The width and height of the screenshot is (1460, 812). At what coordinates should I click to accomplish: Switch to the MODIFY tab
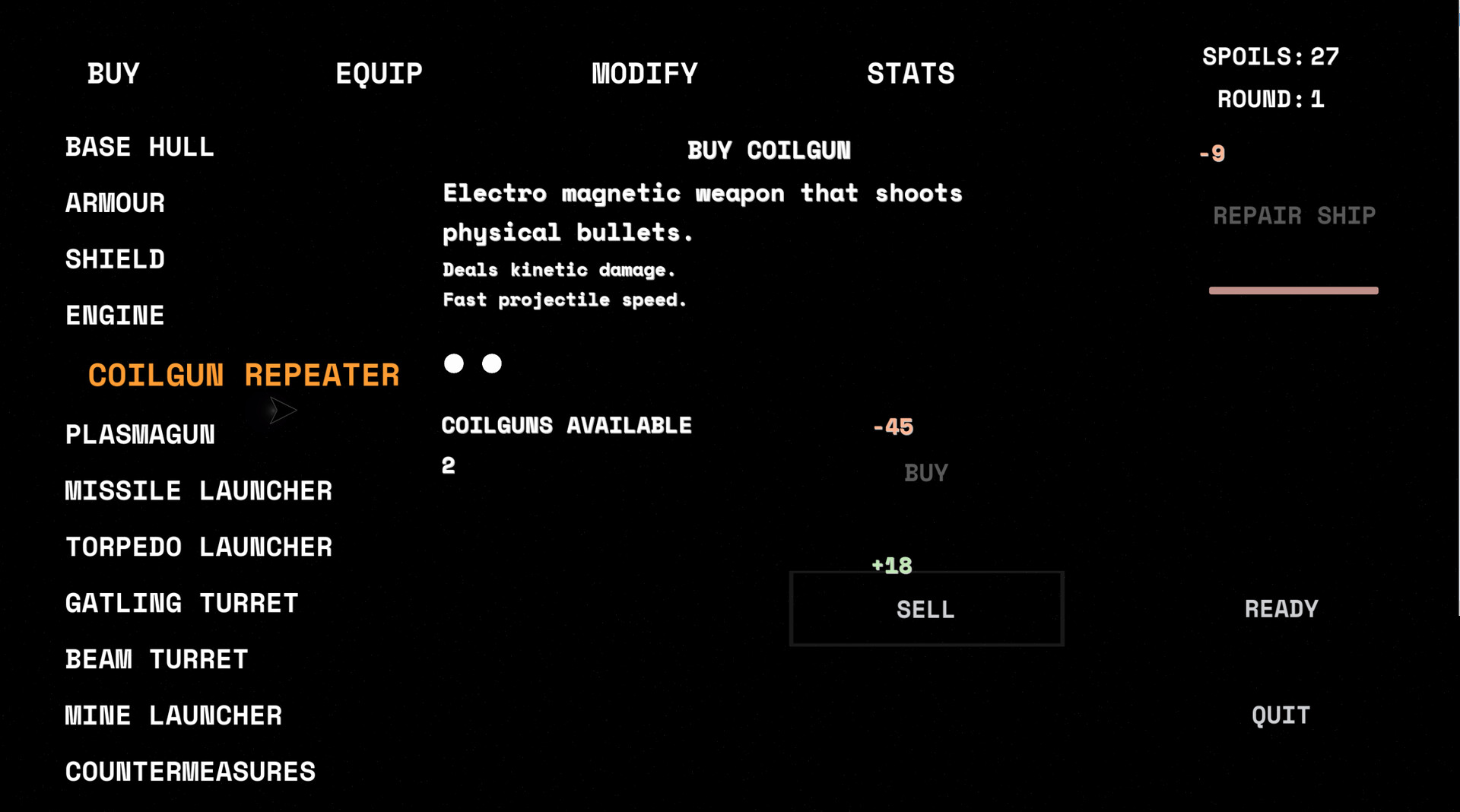644,73
